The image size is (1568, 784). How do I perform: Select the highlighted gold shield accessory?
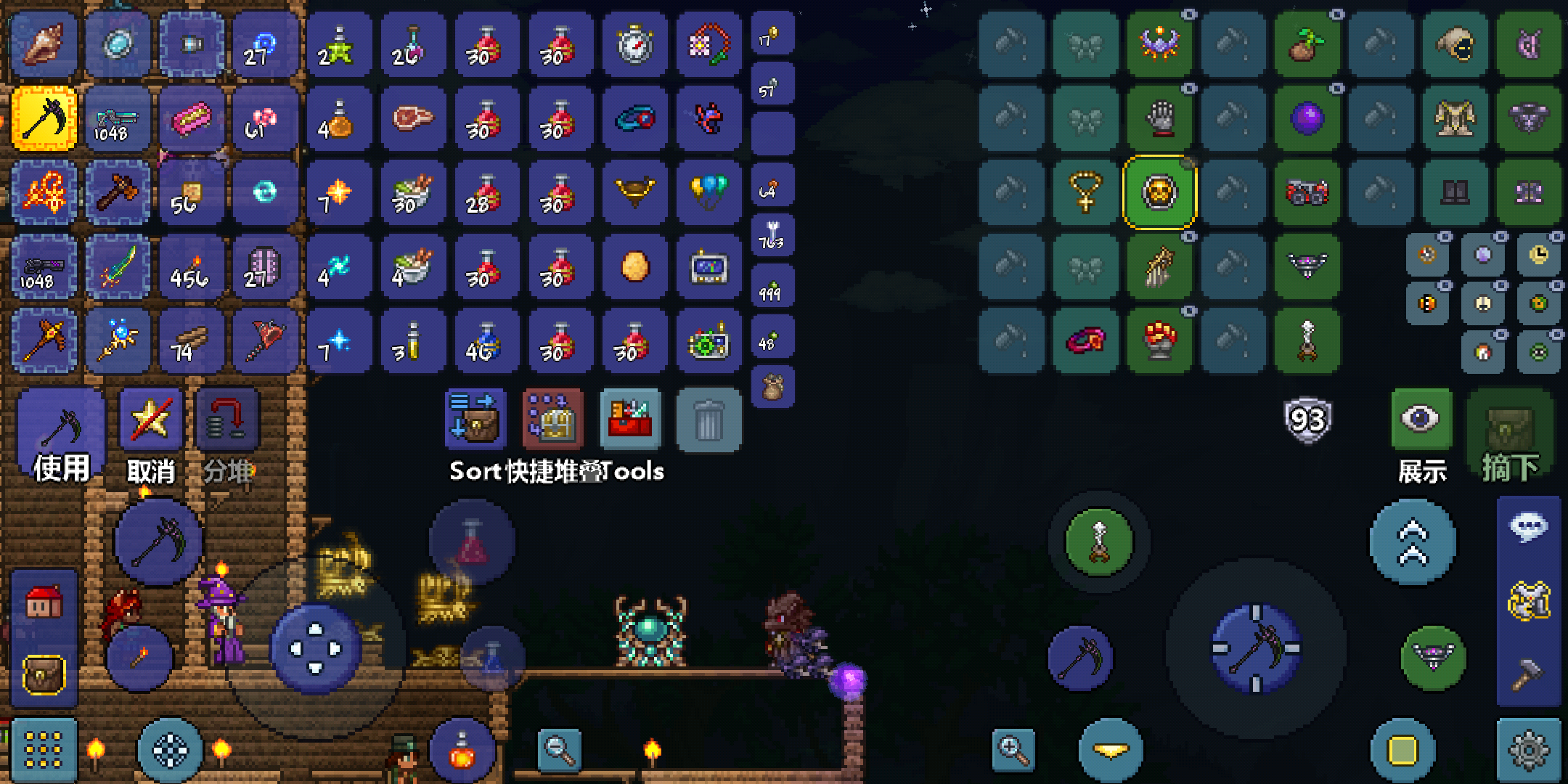pos(1159,192)
